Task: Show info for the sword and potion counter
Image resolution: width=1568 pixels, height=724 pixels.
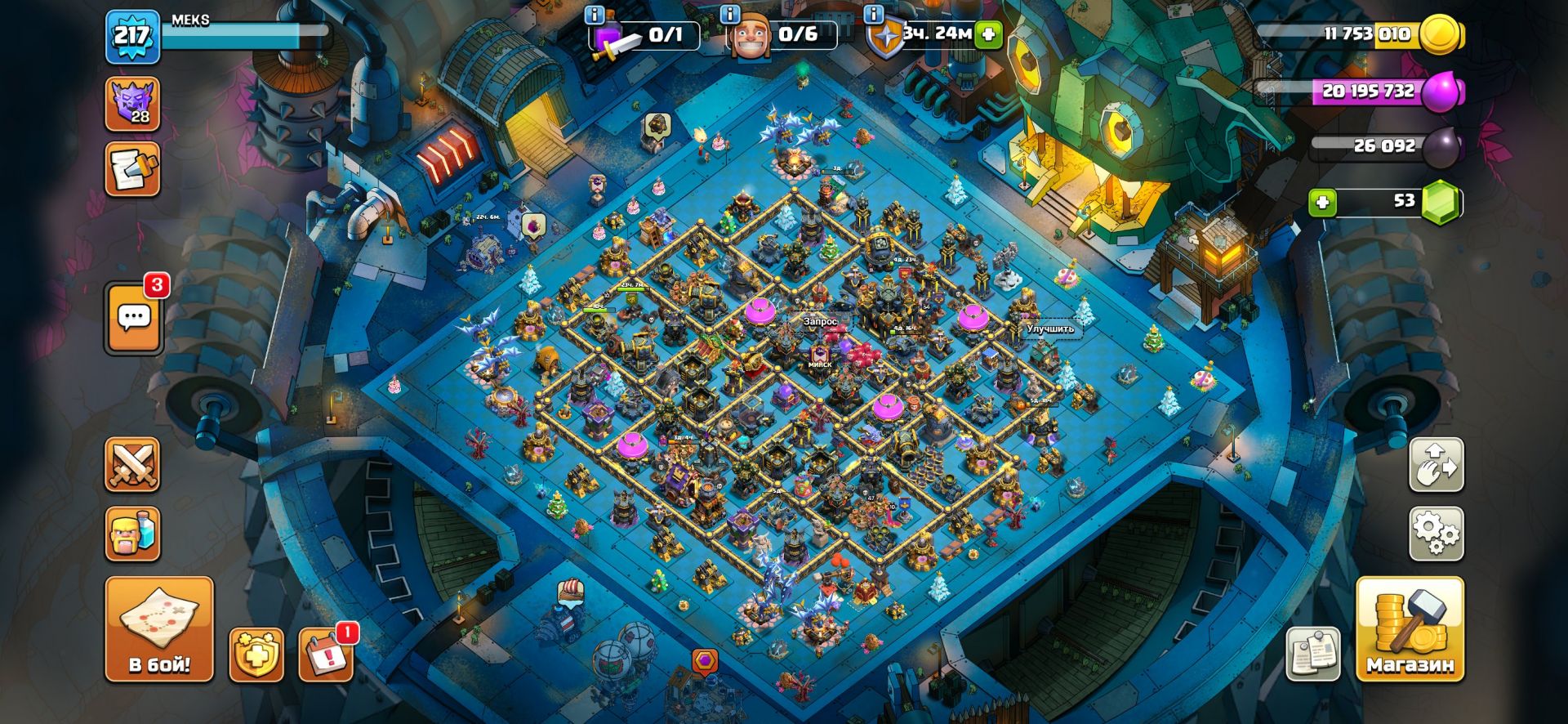Action: (x=595, y=16)
